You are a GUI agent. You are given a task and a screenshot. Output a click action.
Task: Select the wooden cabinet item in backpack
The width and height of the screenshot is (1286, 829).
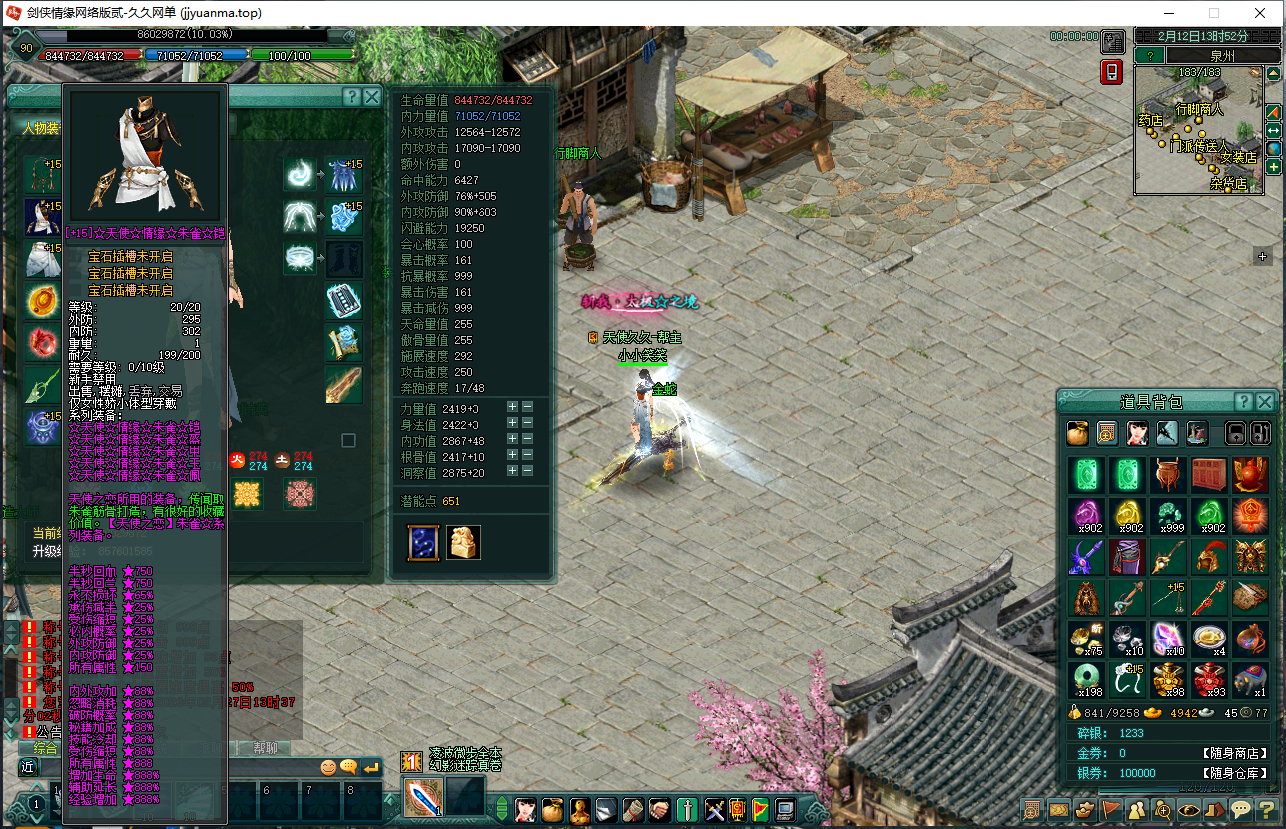[1208, 475]
